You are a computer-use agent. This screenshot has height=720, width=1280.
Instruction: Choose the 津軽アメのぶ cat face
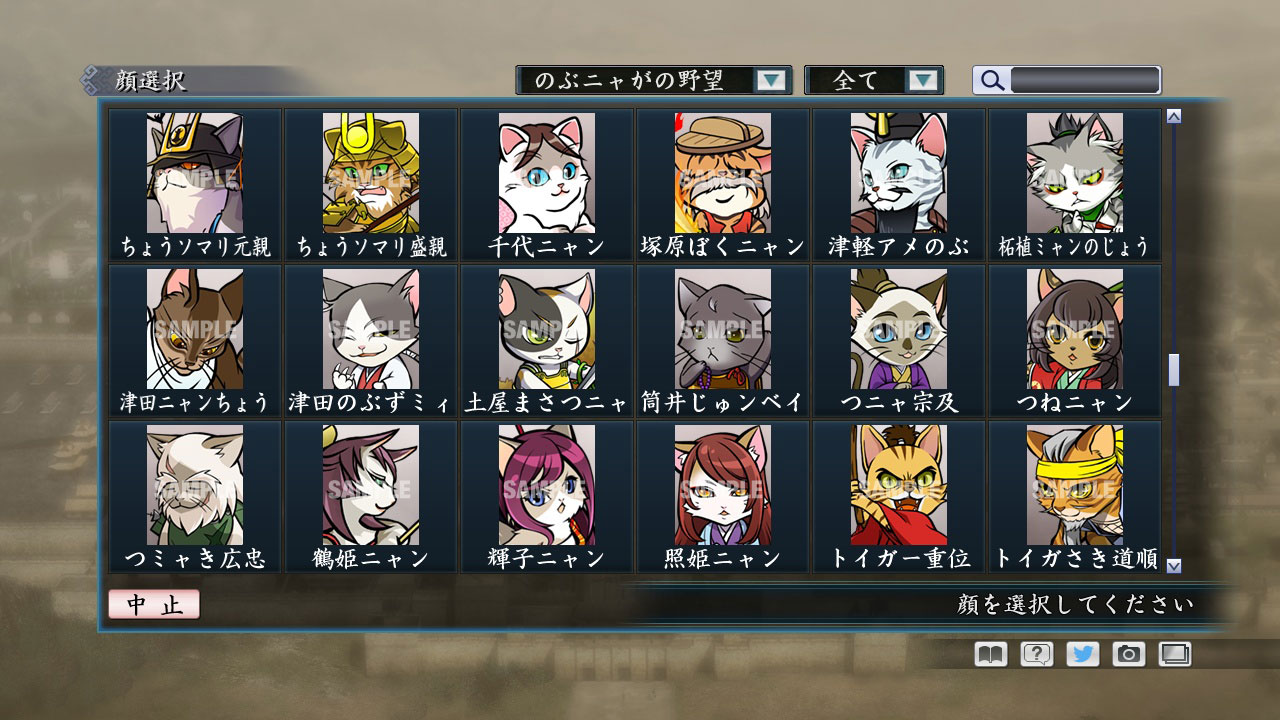pyautogui.click(x=898, y=170)
